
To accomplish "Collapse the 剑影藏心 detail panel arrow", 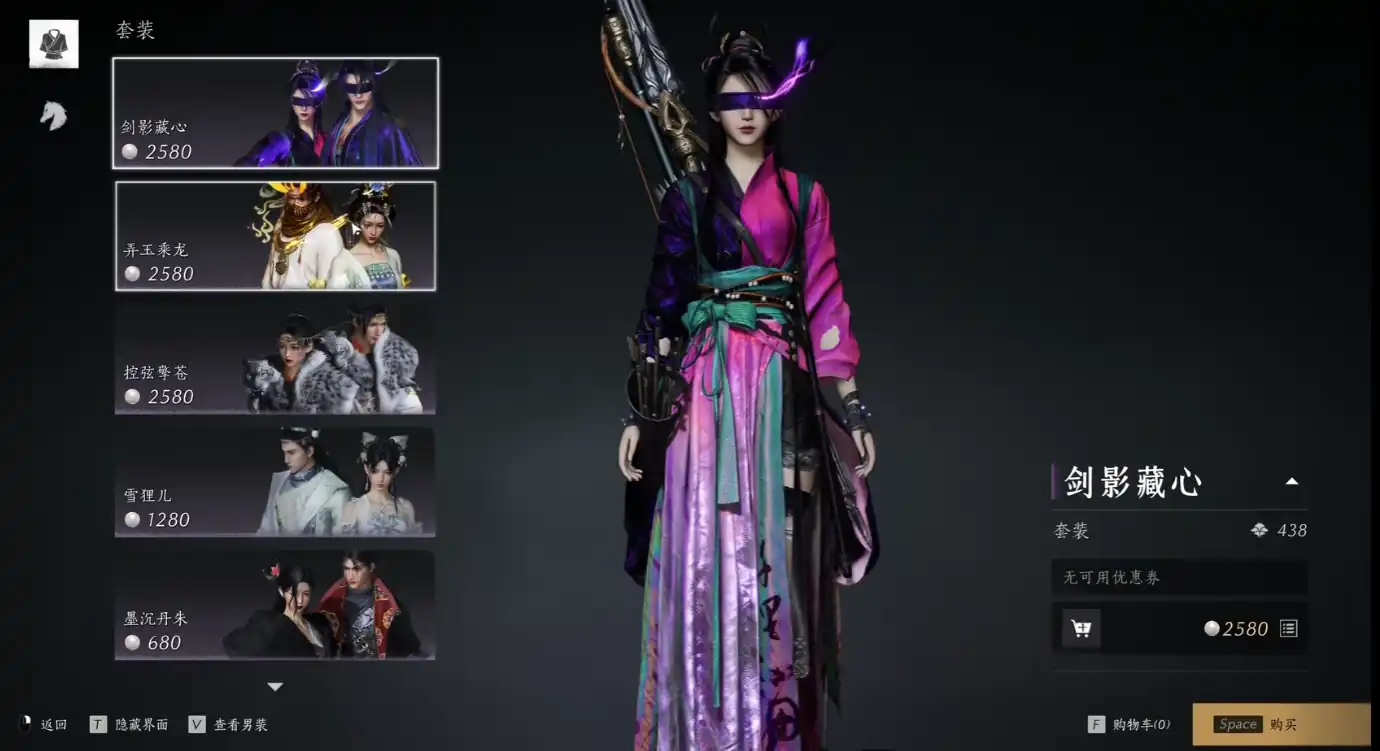I will (1292, 480).
